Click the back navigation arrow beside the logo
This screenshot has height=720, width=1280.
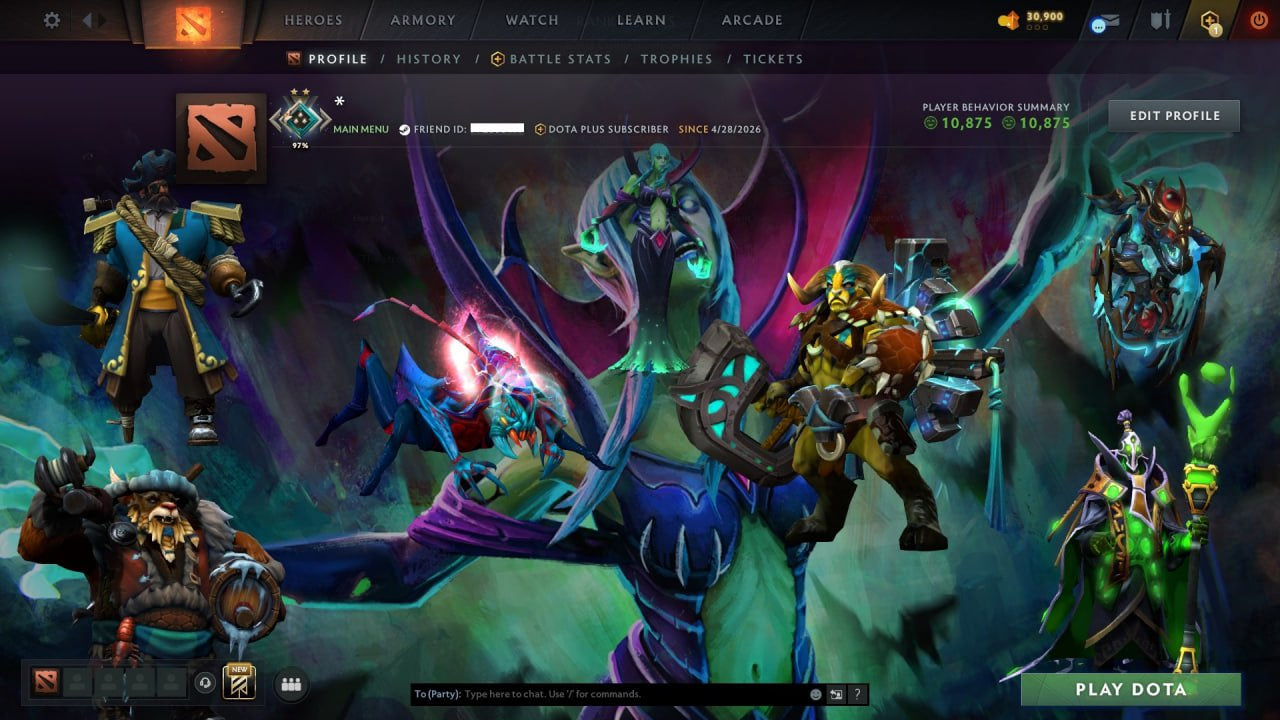click(88, 19)
